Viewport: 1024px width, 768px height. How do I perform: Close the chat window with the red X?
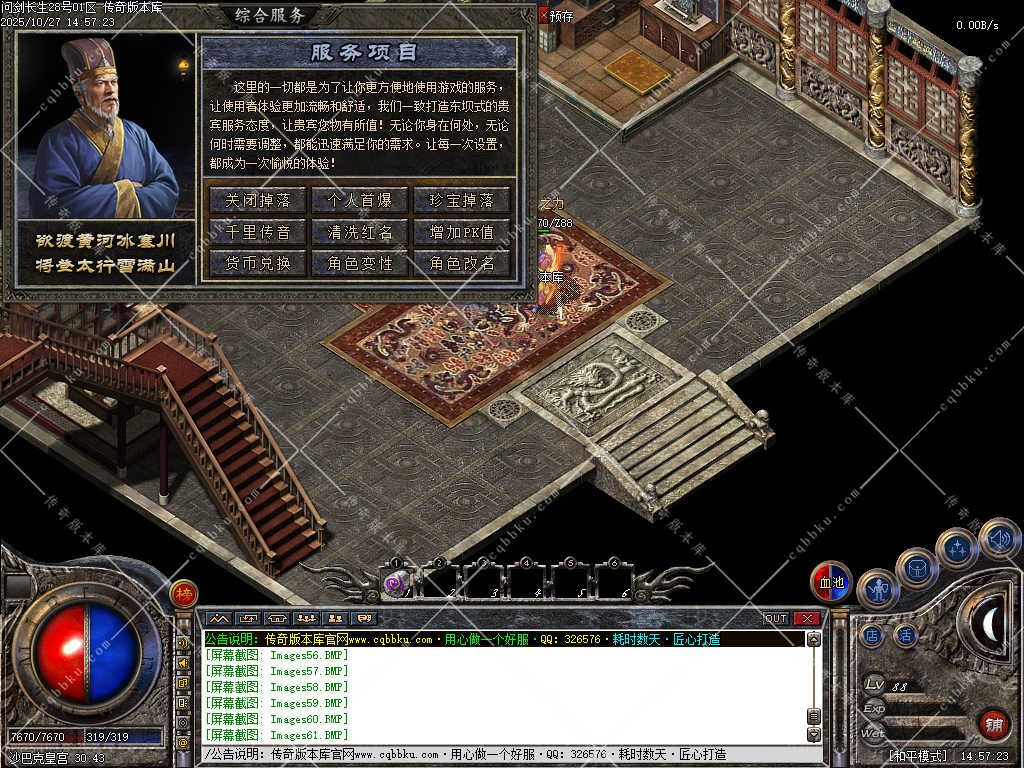pyautogui.click(x=806, y=618)
